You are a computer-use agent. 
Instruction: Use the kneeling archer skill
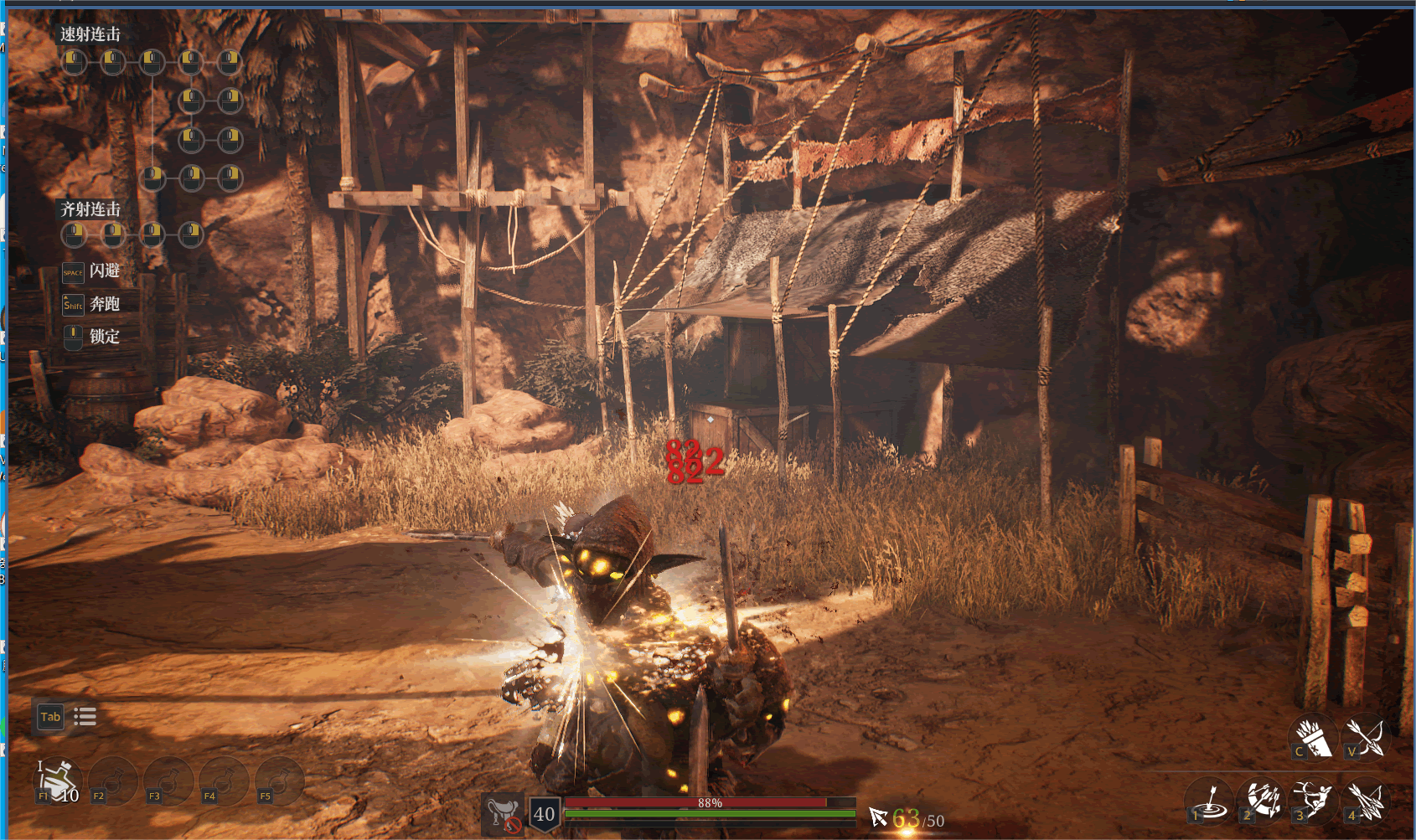tap(1314, 801)
